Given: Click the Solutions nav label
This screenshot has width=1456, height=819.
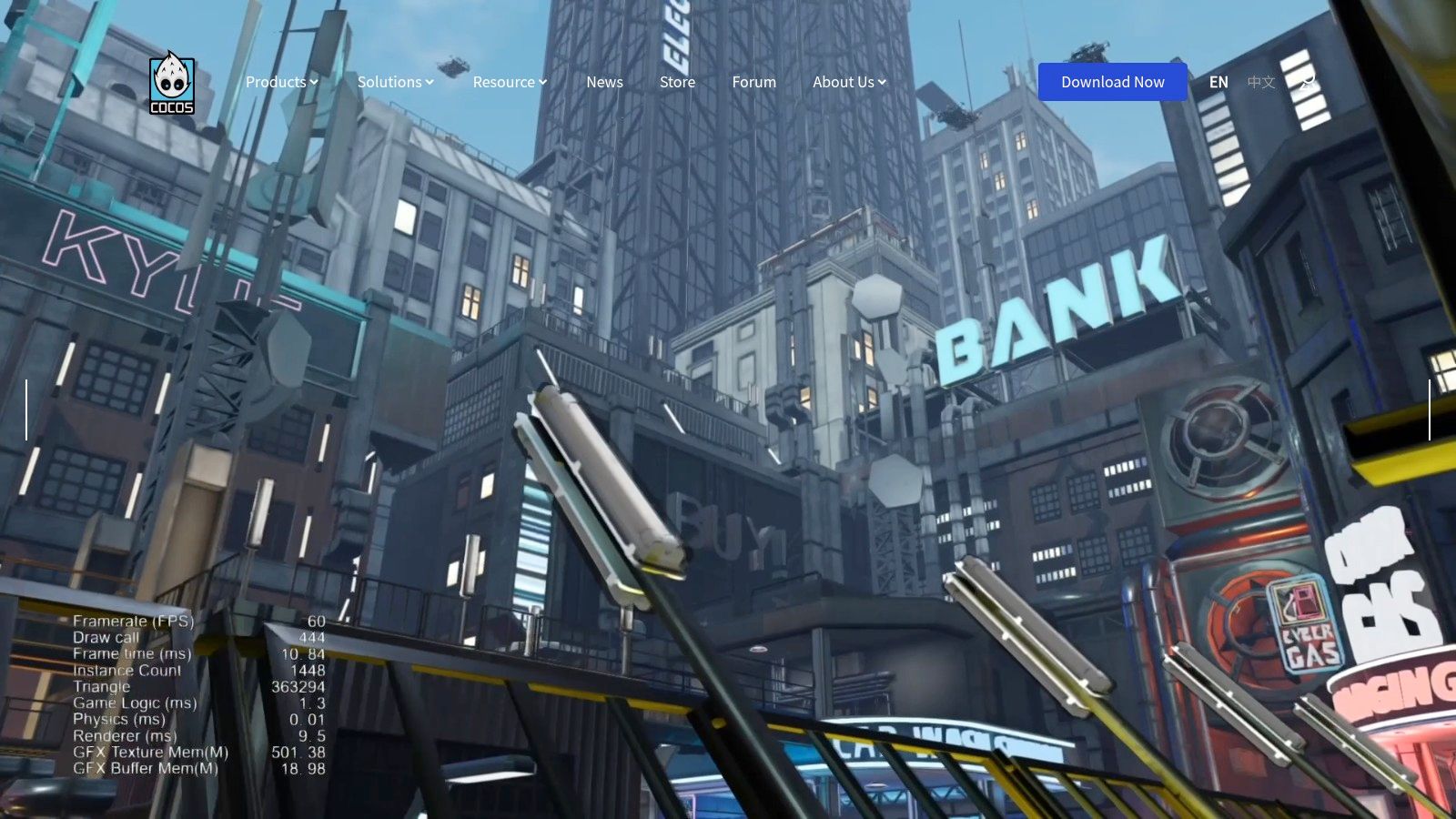Looking at the screenshot, I should pyautogui.click(x=389, y=82).
